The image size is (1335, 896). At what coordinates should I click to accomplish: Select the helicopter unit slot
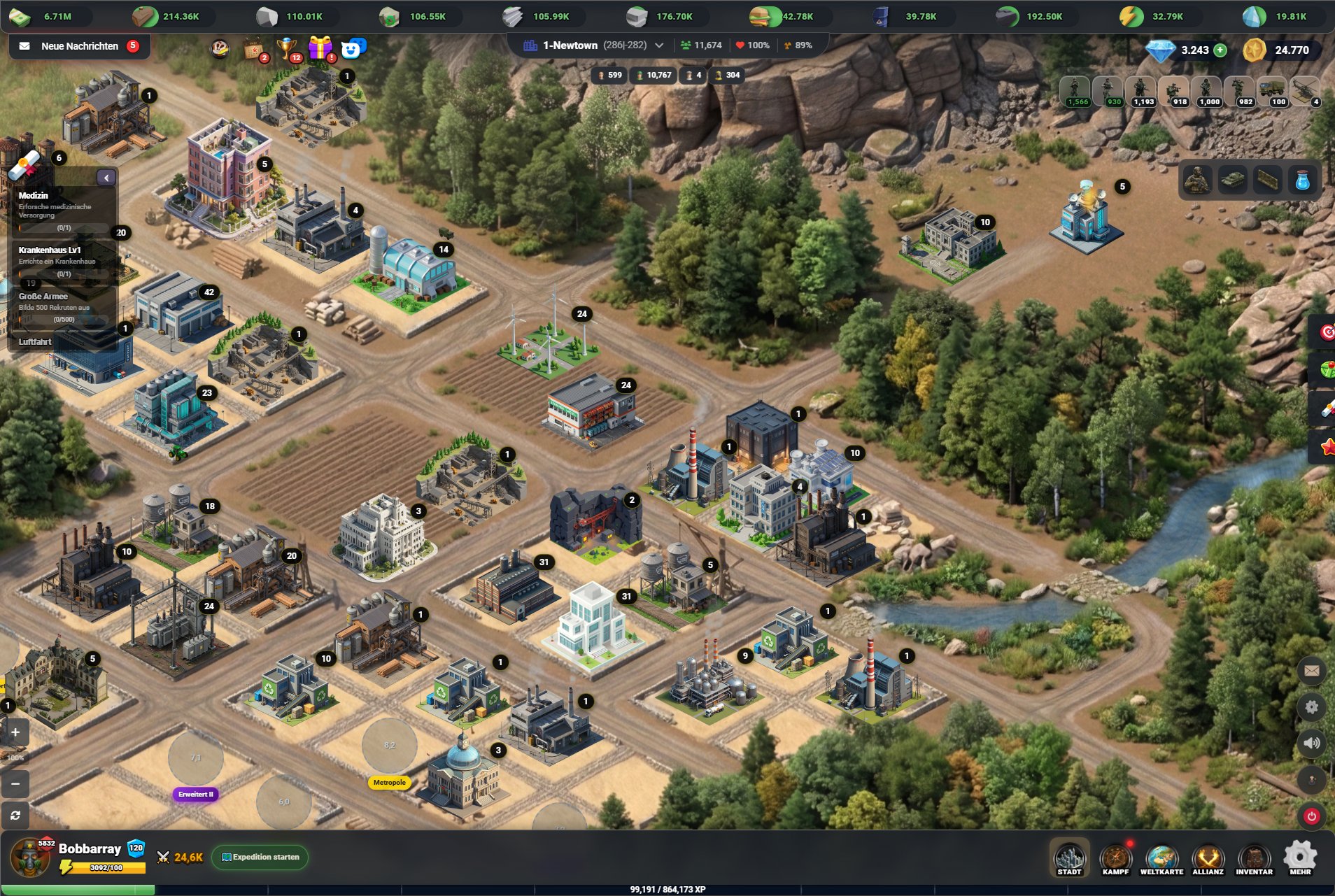(x=1305, y=91)
